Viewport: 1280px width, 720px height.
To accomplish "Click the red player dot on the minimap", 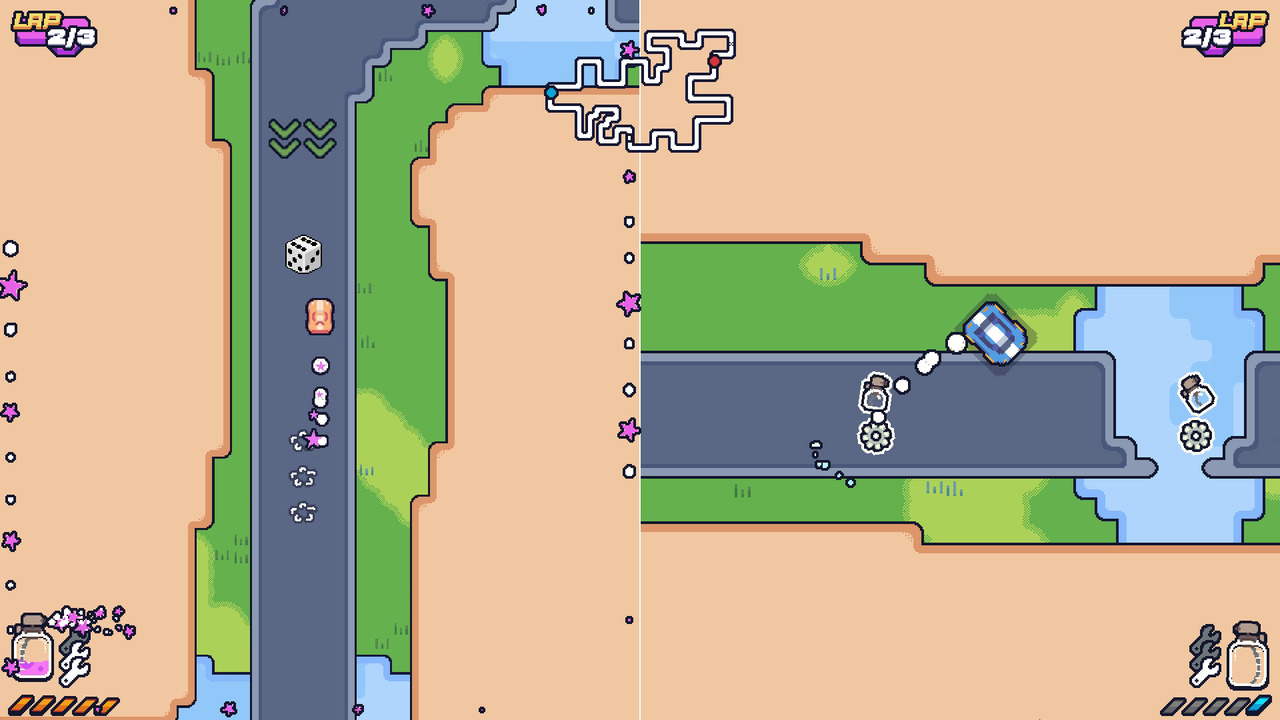I will click(714, 61).
